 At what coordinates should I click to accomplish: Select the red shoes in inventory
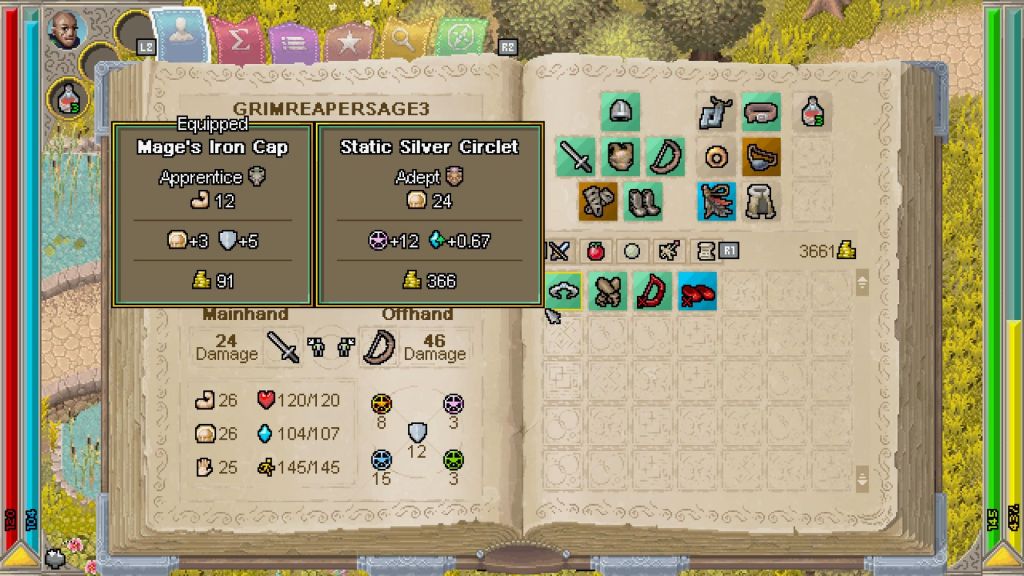pos(697,291)
